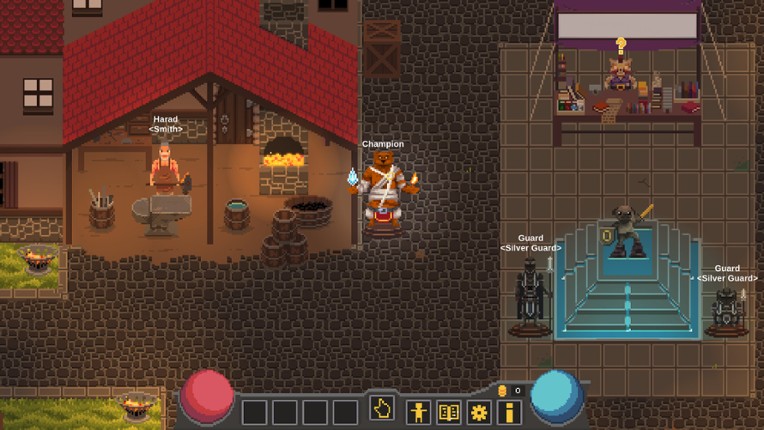Open the character sheet icon

click(418, 411)
